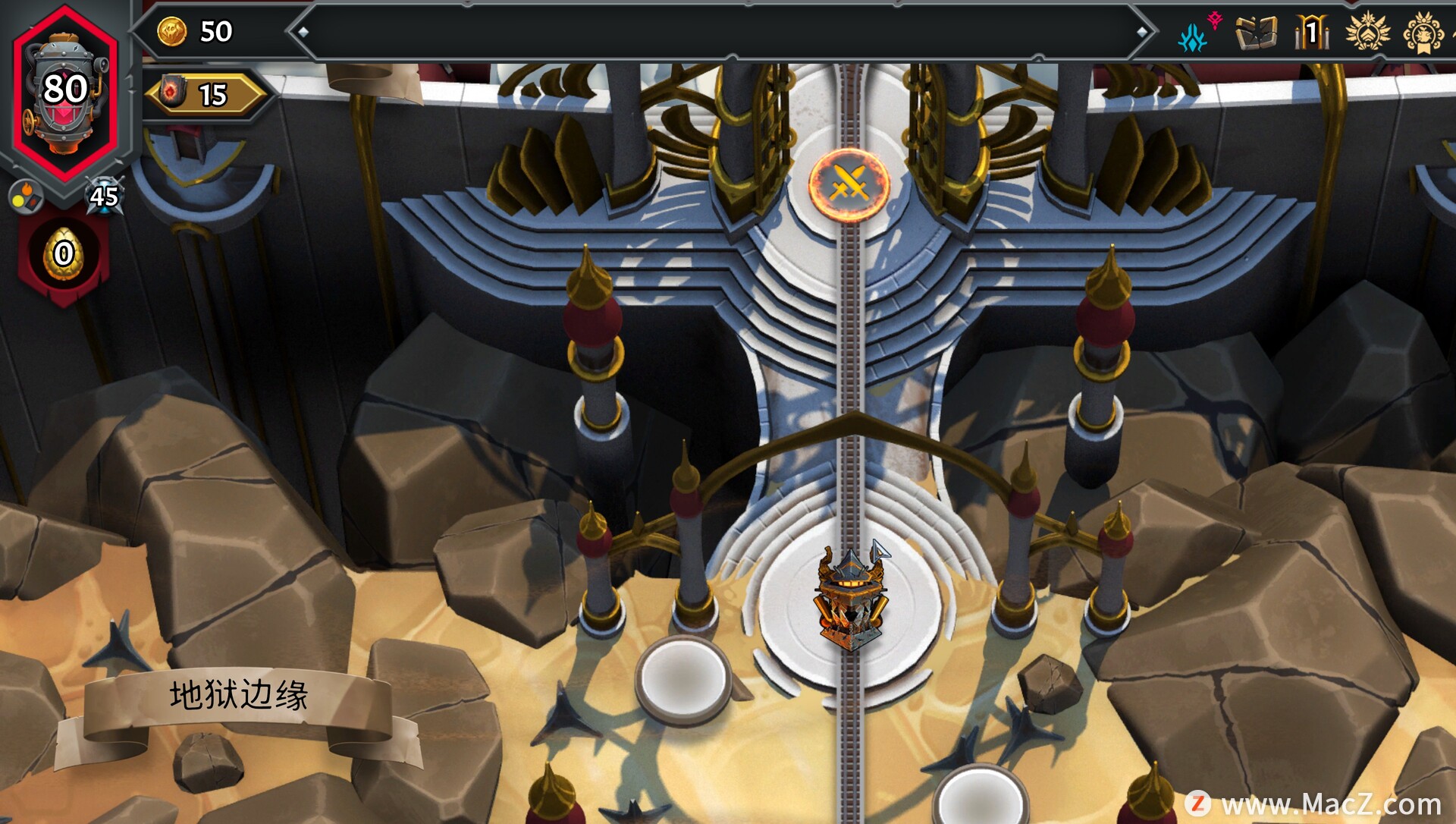The height and width of the screenshot is (824, 1456).
Task: Select the crossed swords battle node
Action: tap(849, 184)
